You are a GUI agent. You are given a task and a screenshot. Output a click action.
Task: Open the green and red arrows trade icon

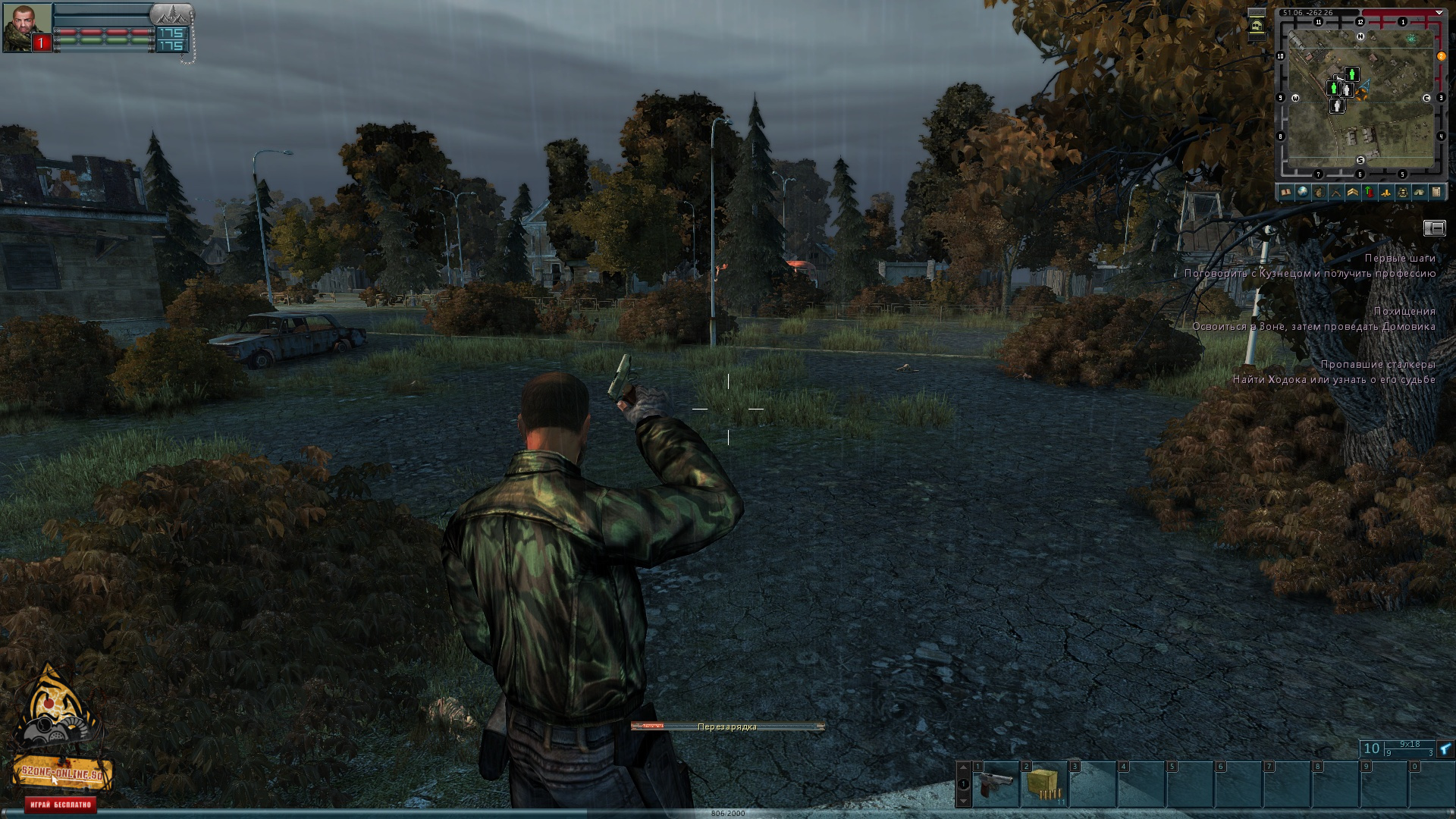pos(1370,193)
